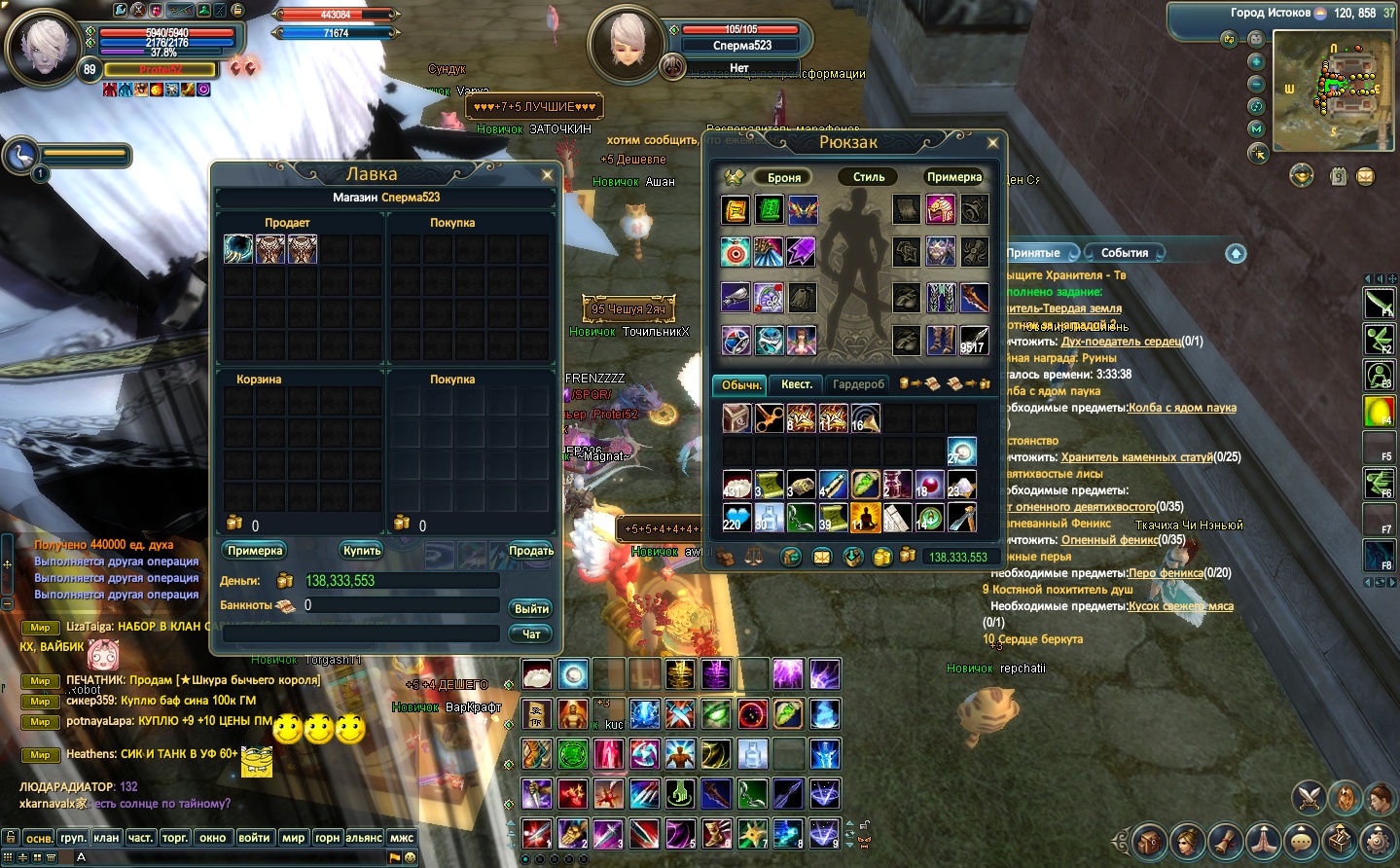Open the Гардероб inventory tab

point(859,384)
